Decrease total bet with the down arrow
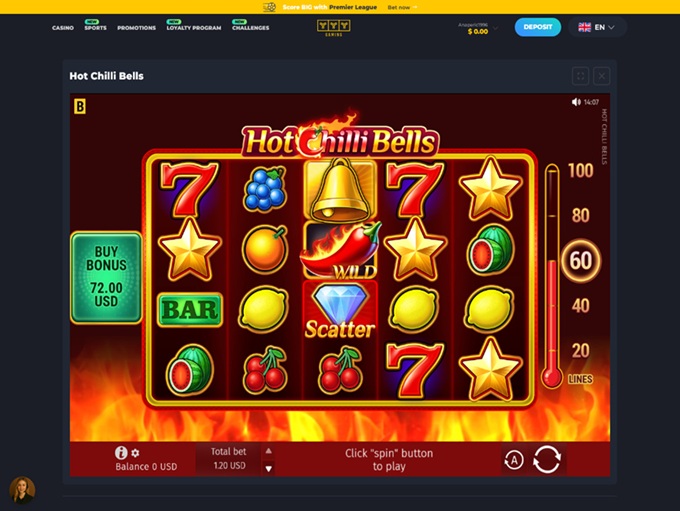The height and width of the screenshot is (511, 680). coord(268,467)
